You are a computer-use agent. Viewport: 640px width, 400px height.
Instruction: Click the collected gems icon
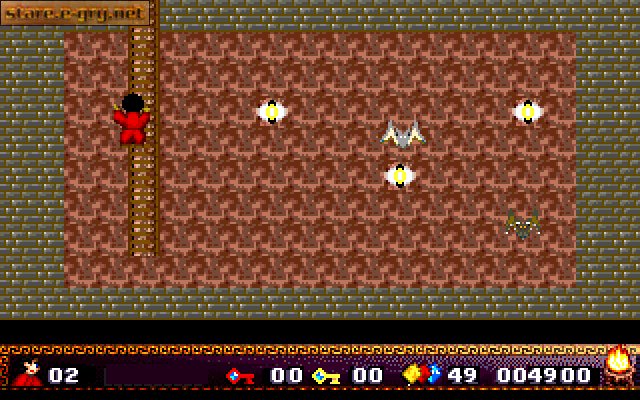click(420, 375)
